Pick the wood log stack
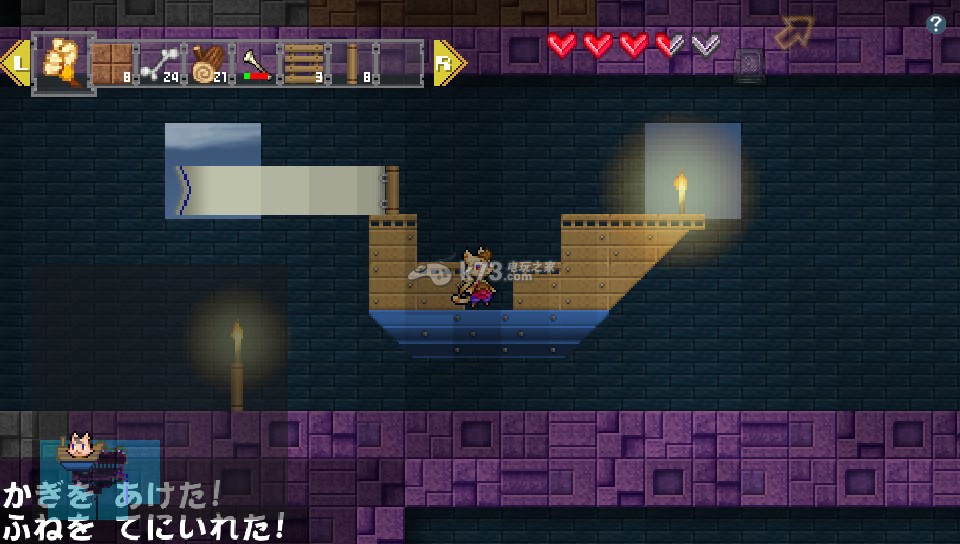The height and width of the screenshot is (544, 960). 209,63
